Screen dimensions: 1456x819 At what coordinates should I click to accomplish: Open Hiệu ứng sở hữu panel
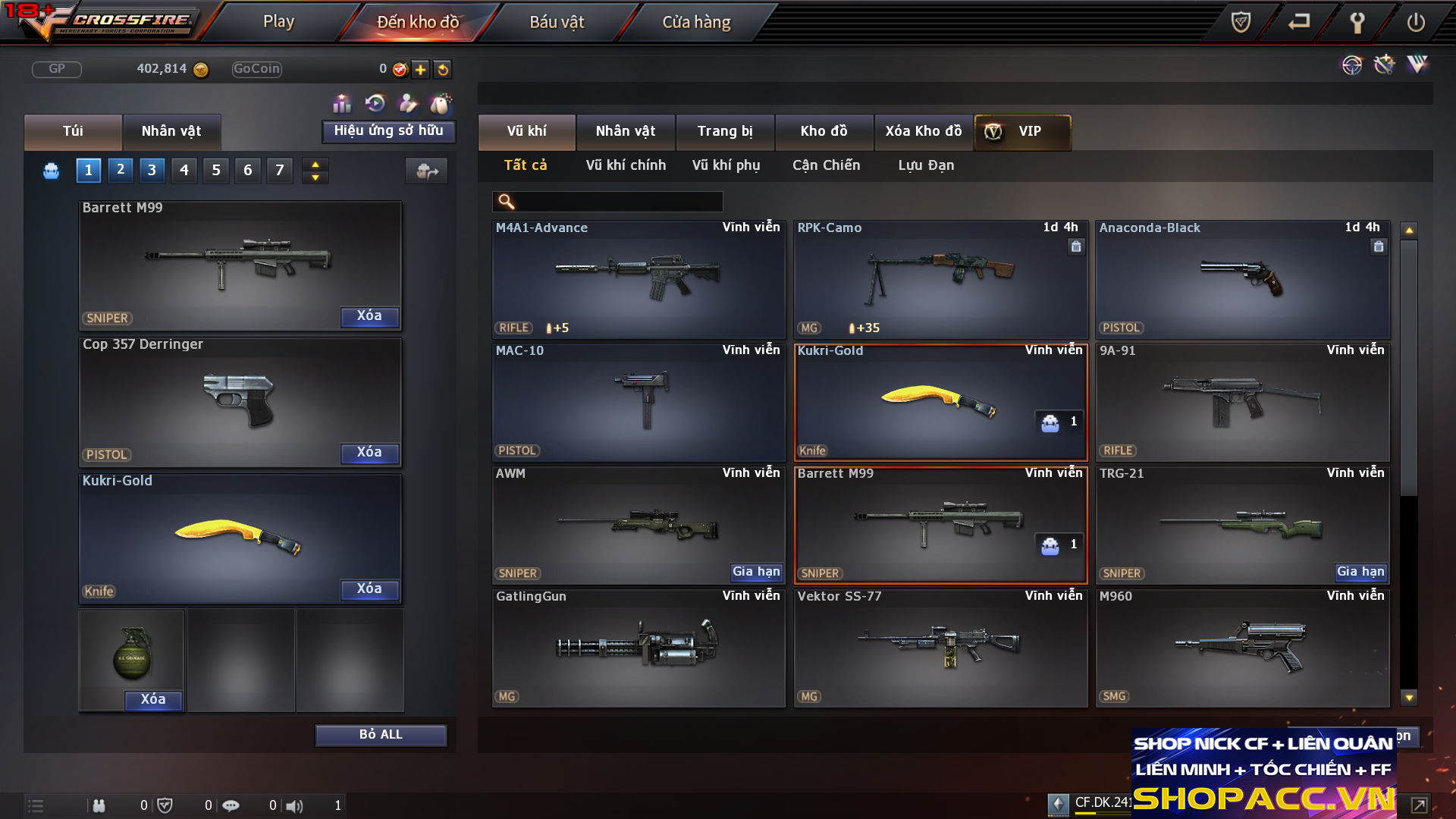[x=388, y=131]
